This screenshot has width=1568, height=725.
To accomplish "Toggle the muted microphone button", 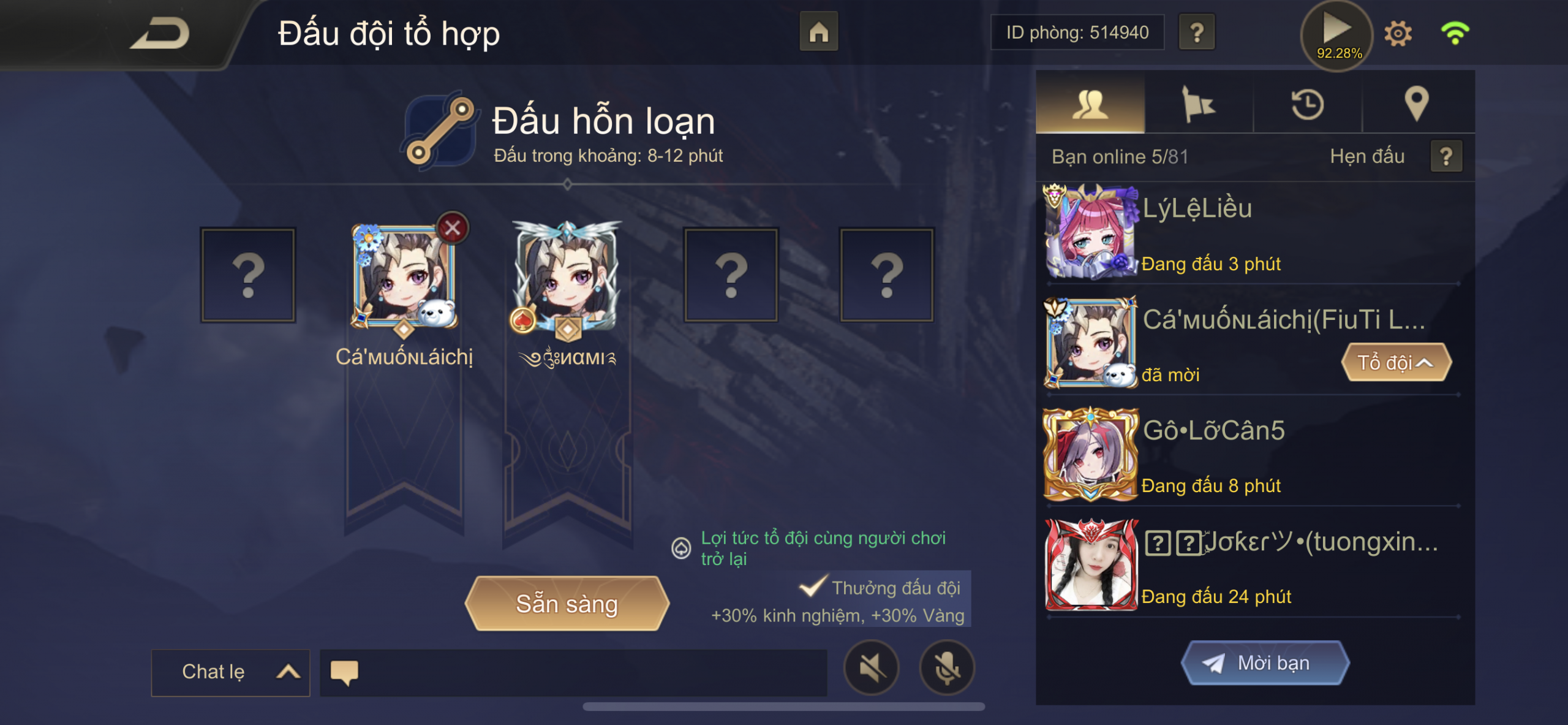I will pyautogui.click(x=947, y=667).
